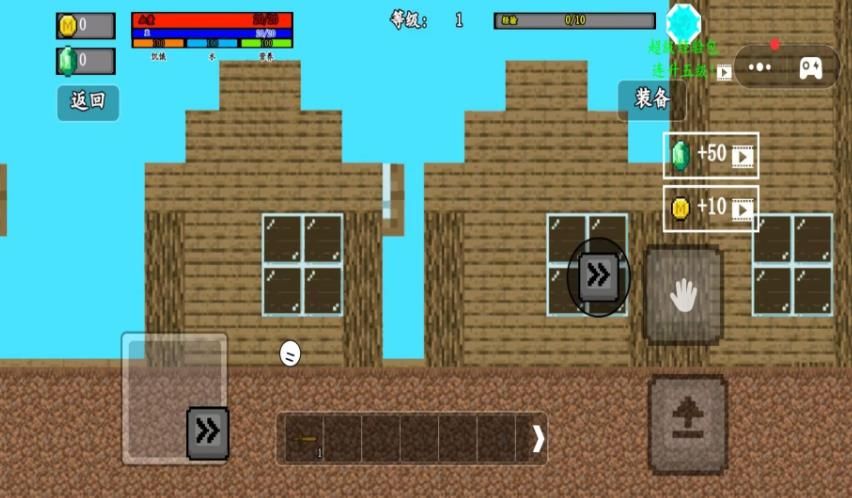Tap the gold coin counter
The image size is (852, 498).
85,25
